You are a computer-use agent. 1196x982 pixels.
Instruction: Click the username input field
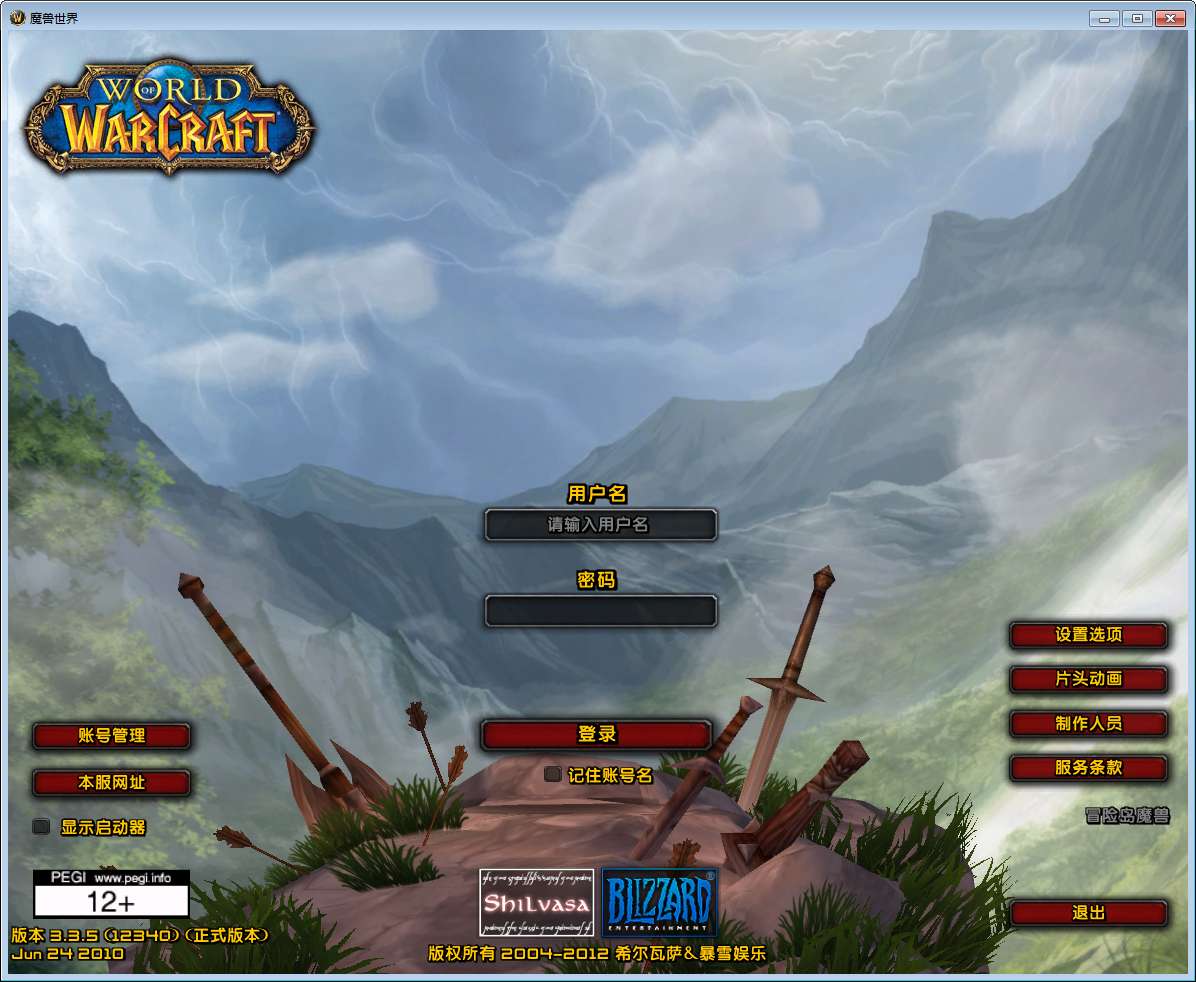pos(600,525)
